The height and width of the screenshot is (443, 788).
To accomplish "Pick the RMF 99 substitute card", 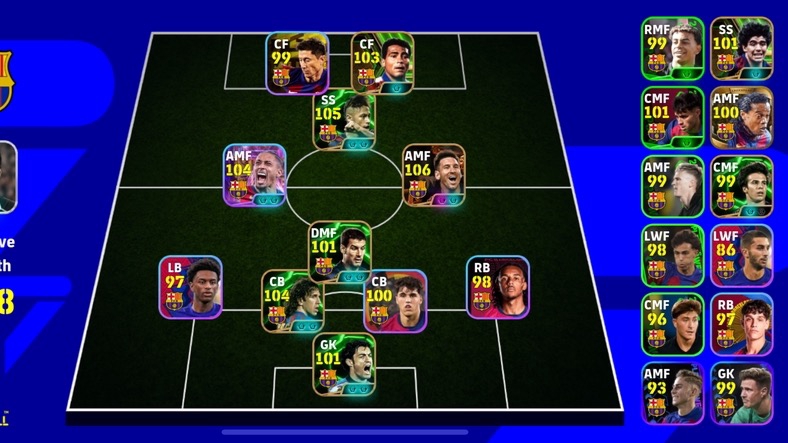I will [x=673, y=47].
